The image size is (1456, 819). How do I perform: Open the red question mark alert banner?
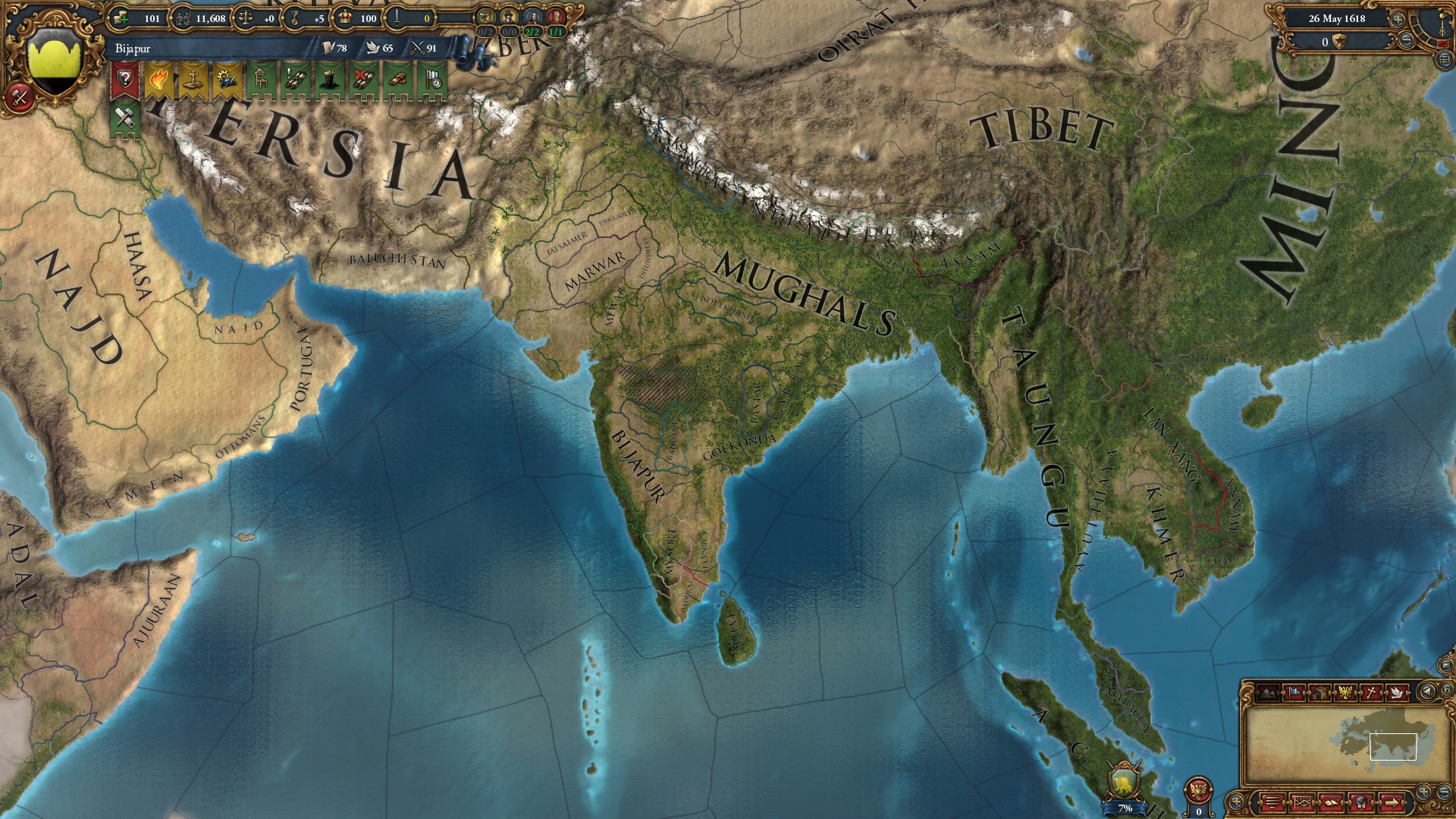click(x=125, y=80)
